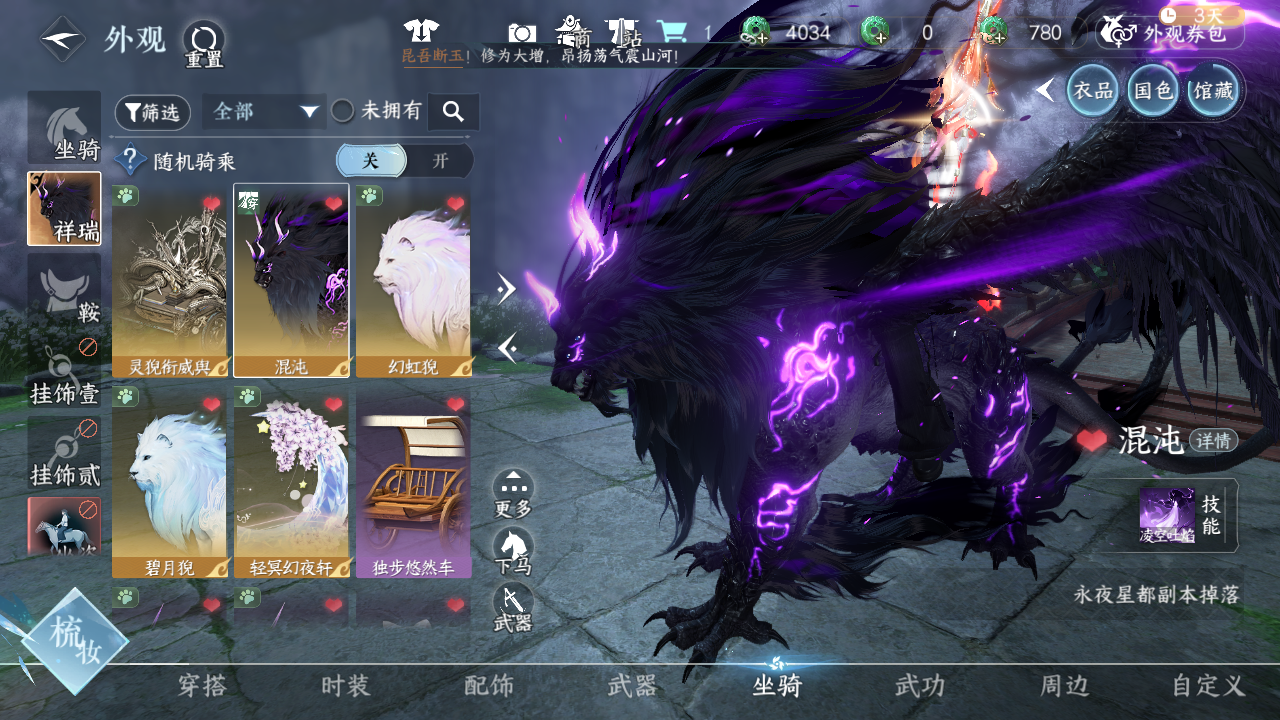Open the 馆藏 collection button
This screenshot has height=720, width=1280.
point(1212,91)
